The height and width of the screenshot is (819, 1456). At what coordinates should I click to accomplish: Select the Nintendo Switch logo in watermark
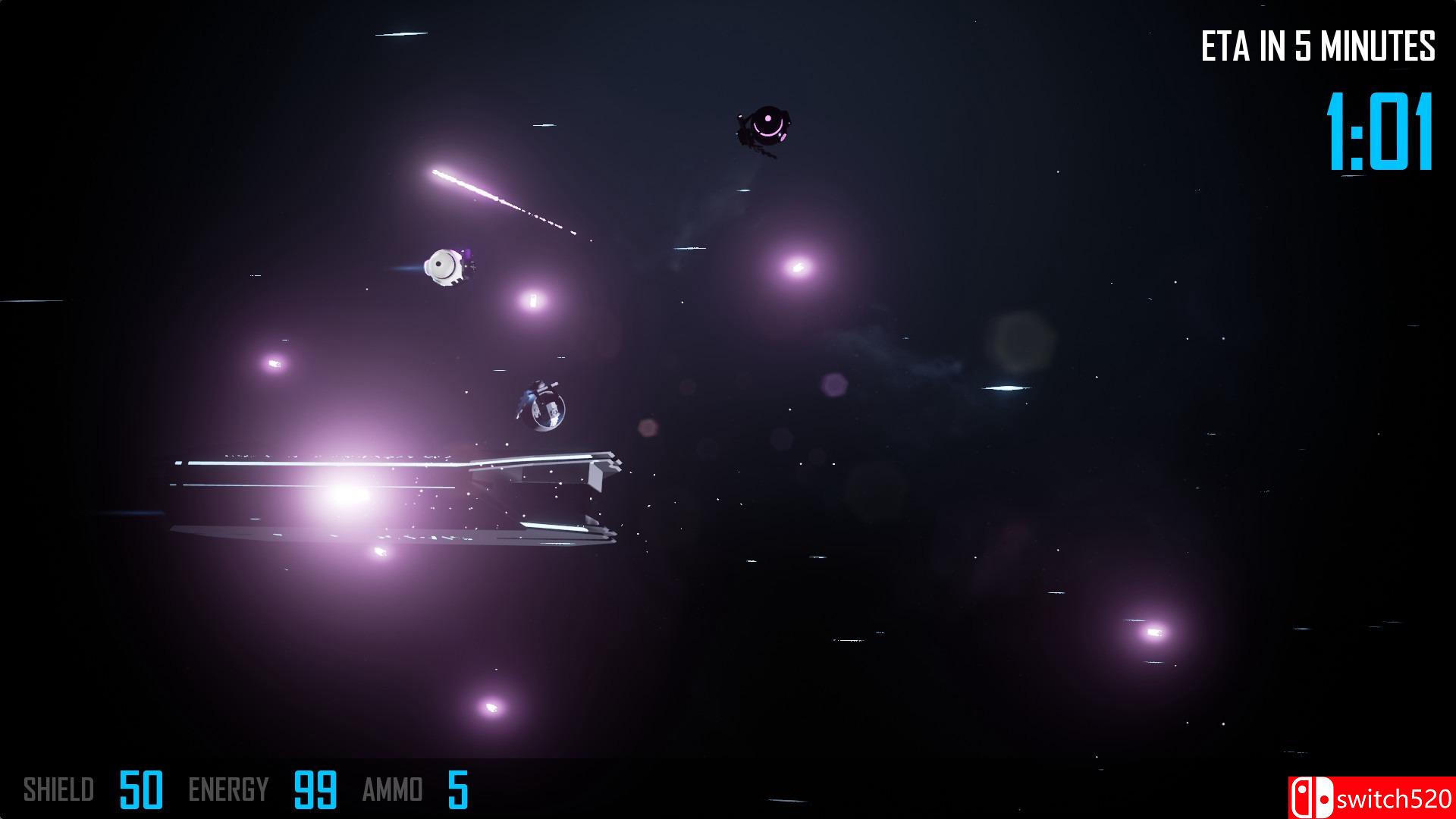[x=1311, y=795]
